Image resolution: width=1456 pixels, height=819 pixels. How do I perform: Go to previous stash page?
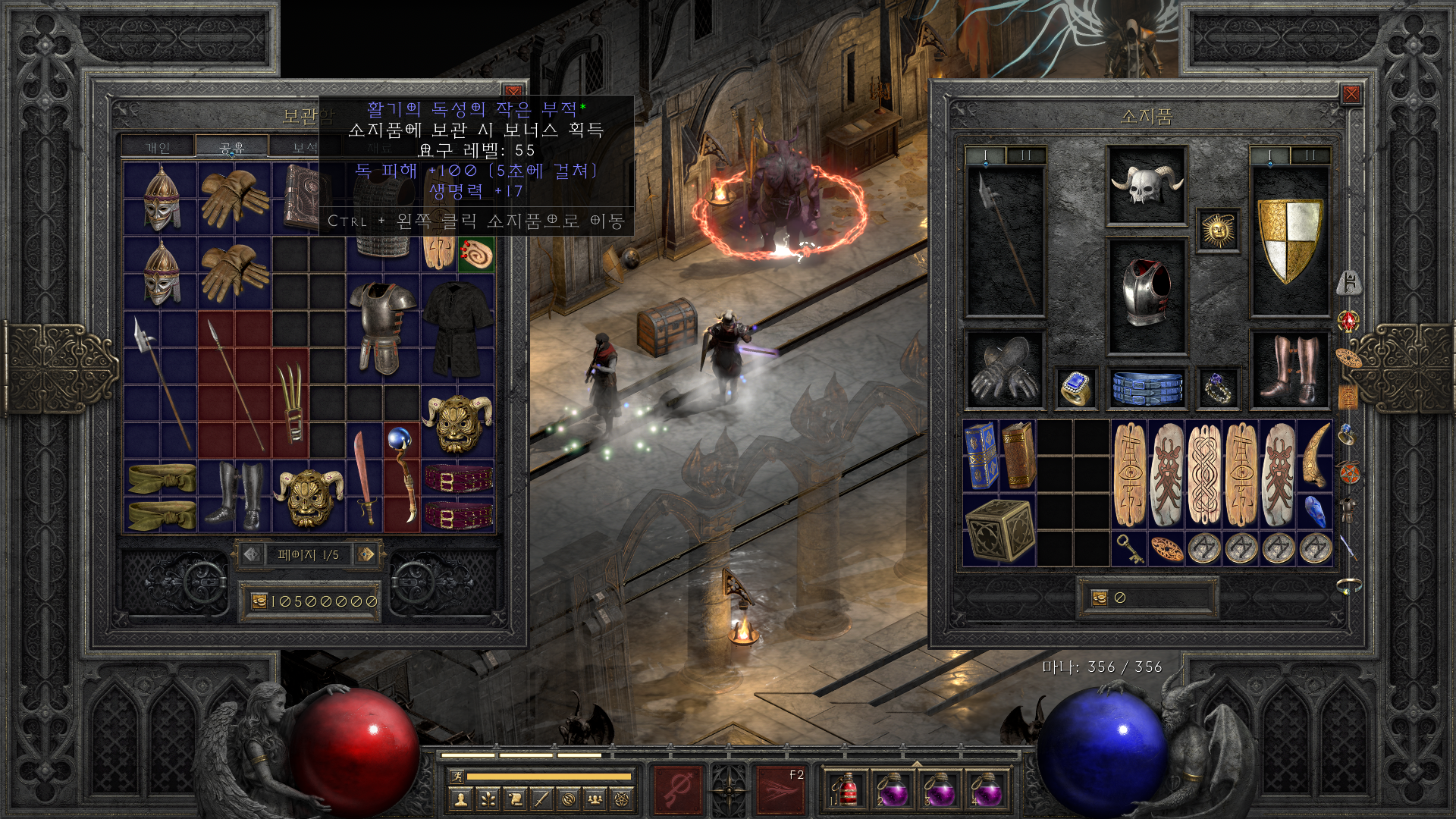[x=252, y=554]
